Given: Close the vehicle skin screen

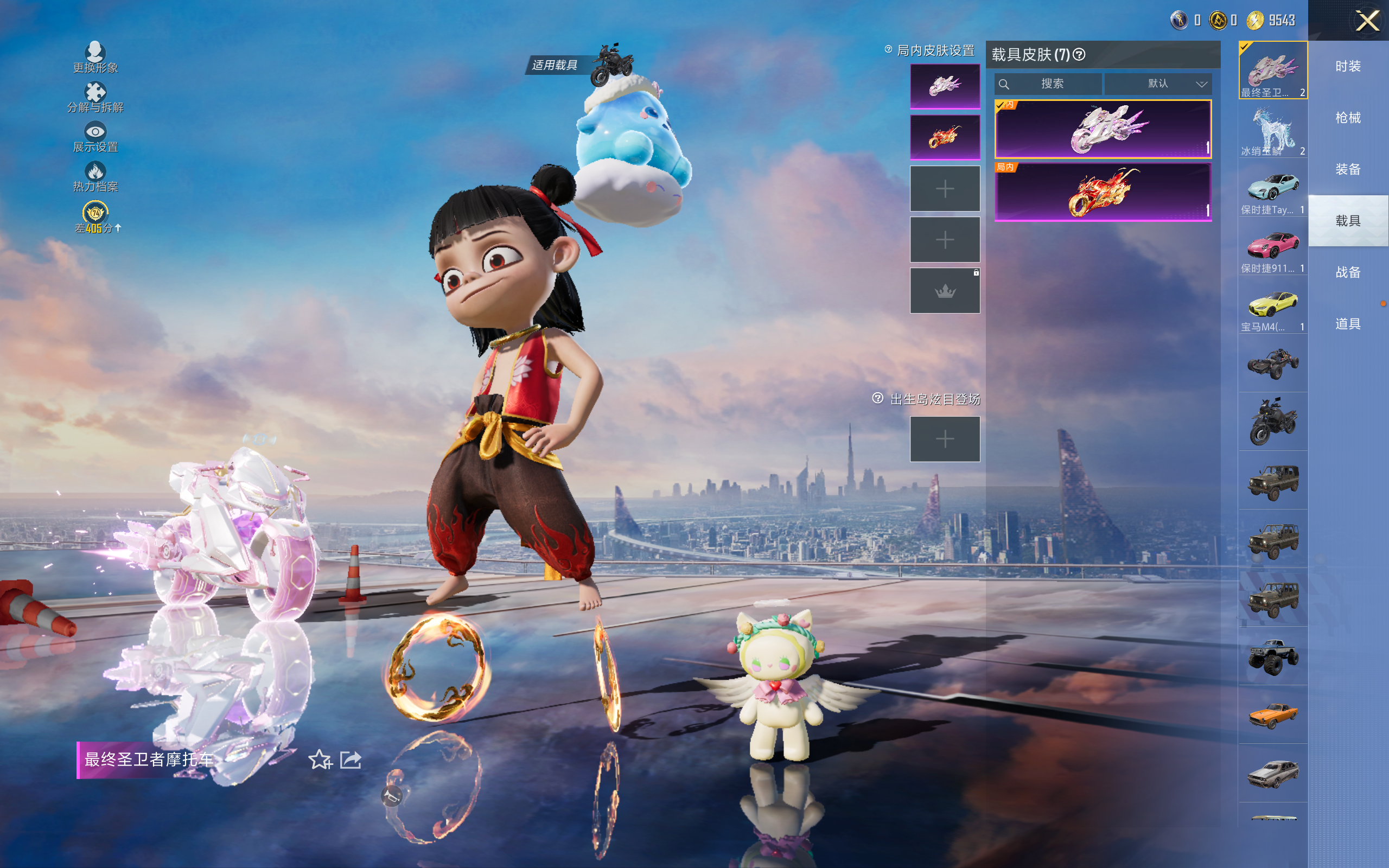Looking at the screenshot, I should [1367, 21].
